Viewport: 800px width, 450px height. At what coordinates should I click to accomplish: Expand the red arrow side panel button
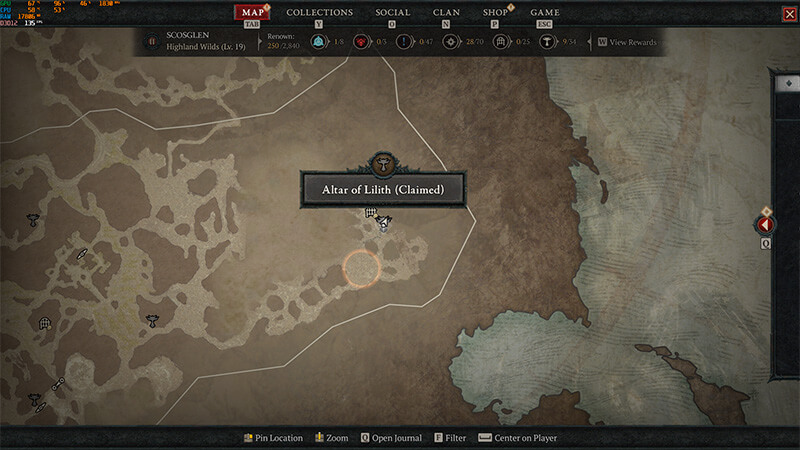pyautogui.click(x=767, y=224)
